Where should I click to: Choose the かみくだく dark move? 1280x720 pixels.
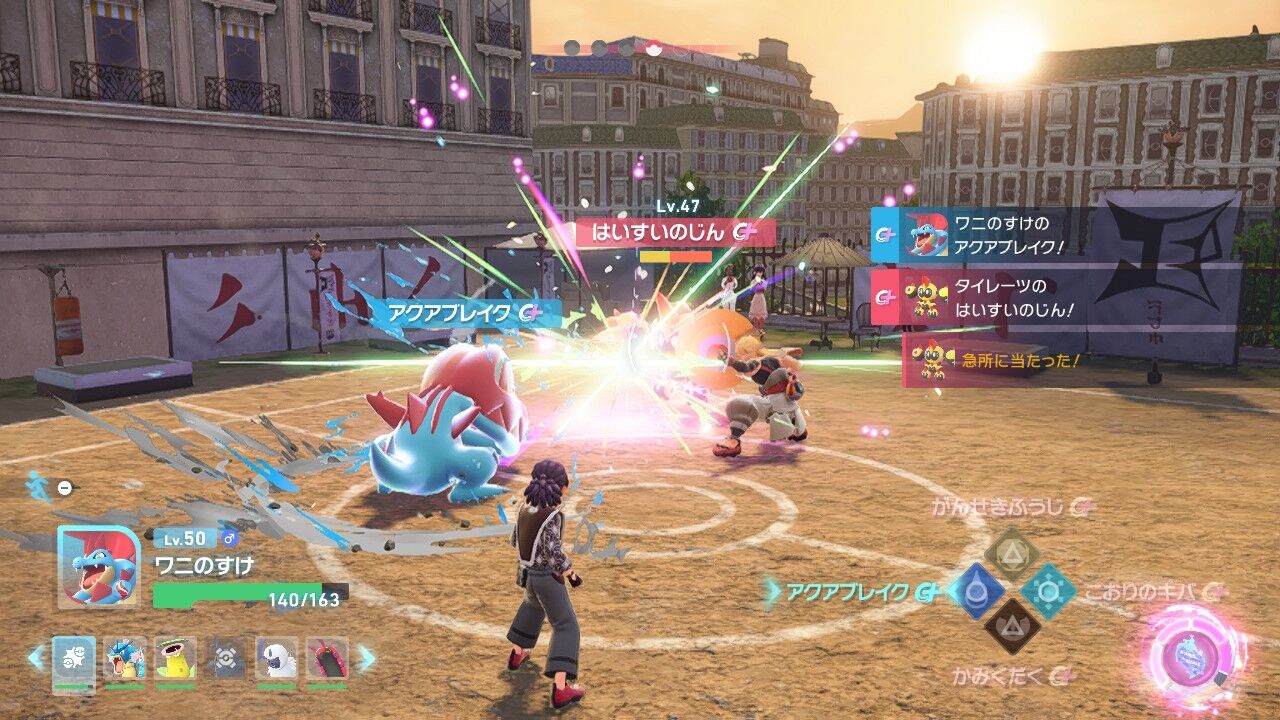(1012, 626)
